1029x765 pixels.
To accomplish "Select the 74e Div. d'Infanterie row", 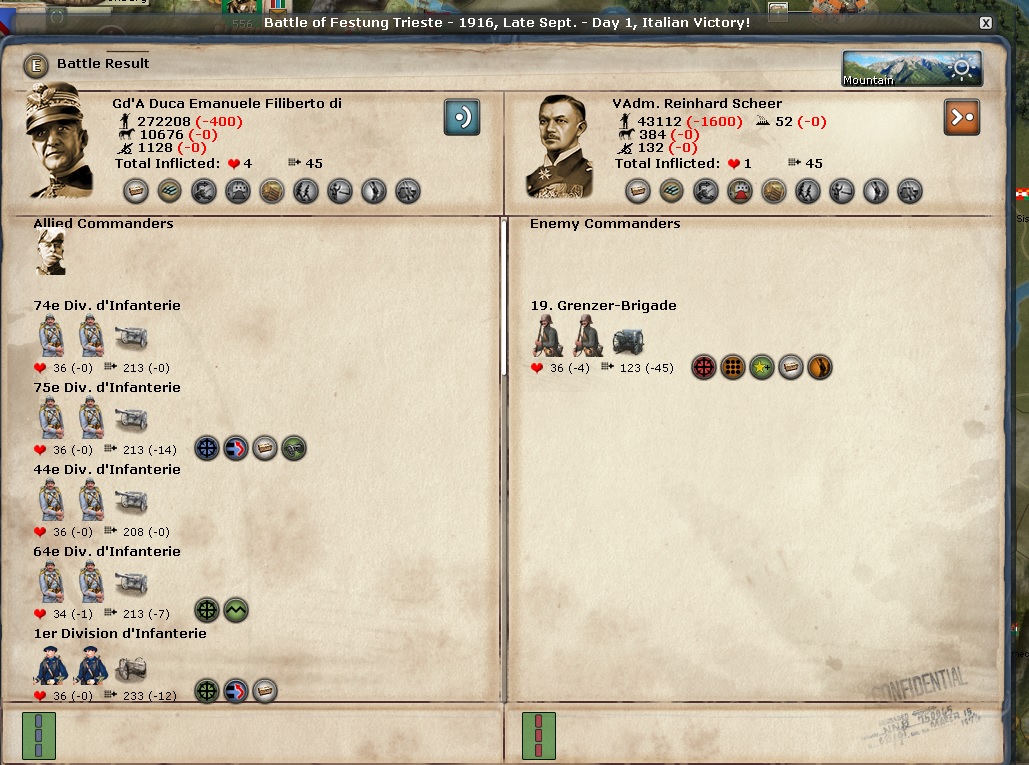I will pyautogui.click(x=107, y=306).
